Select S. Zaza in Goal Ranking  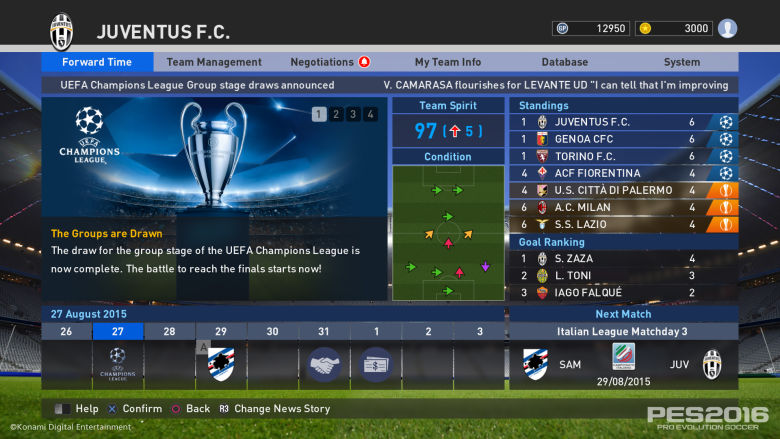pyautogui.click(x=624, y=258)
